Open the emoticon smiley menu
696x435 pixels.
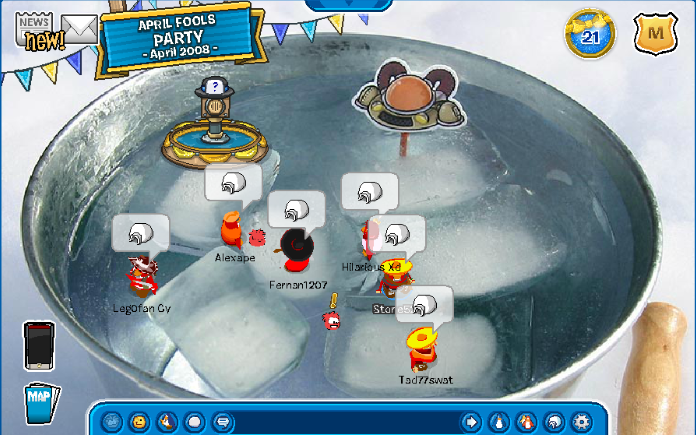[140, 421]
